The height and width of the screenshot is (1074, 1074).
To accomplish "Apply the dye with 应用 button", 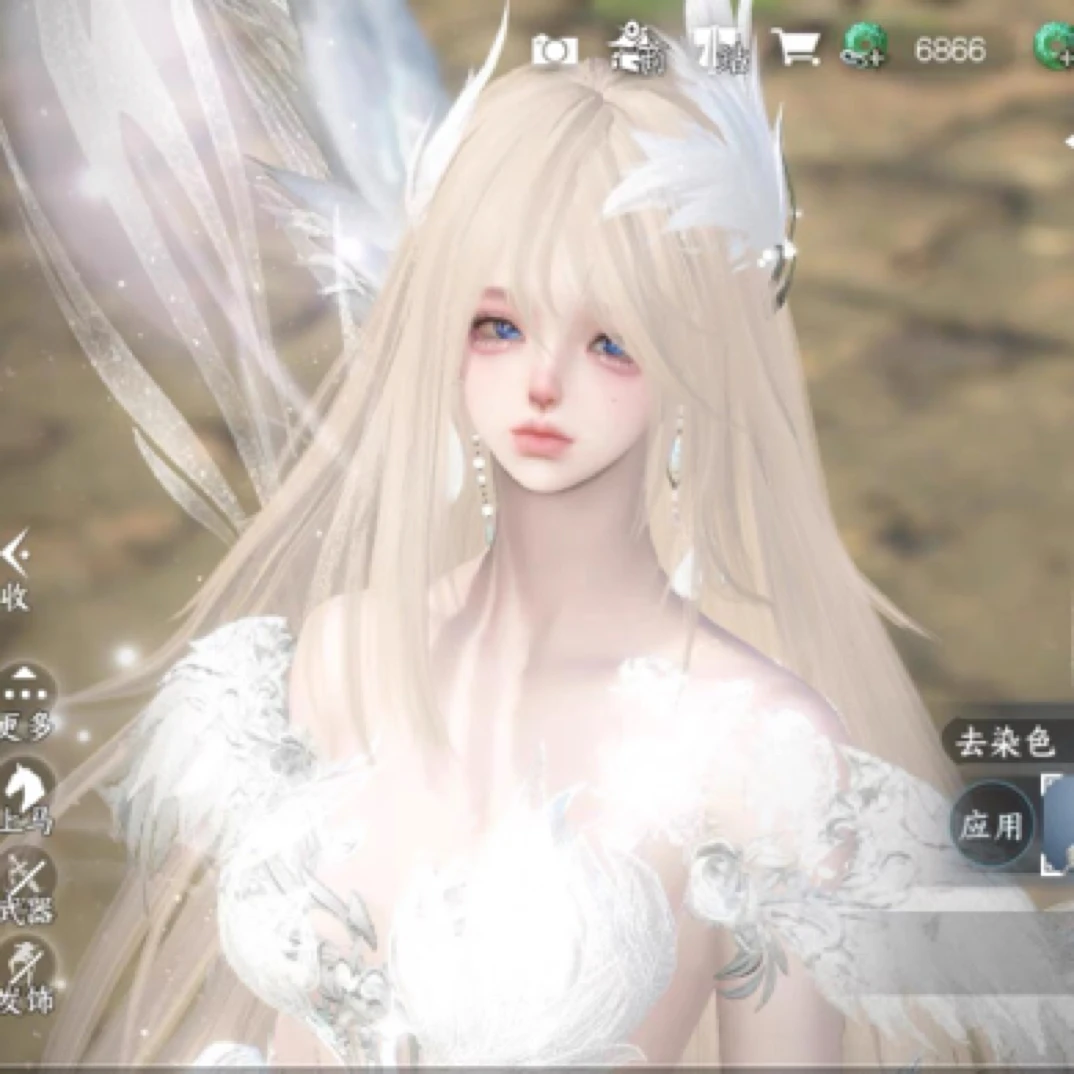I will point(992,825).
